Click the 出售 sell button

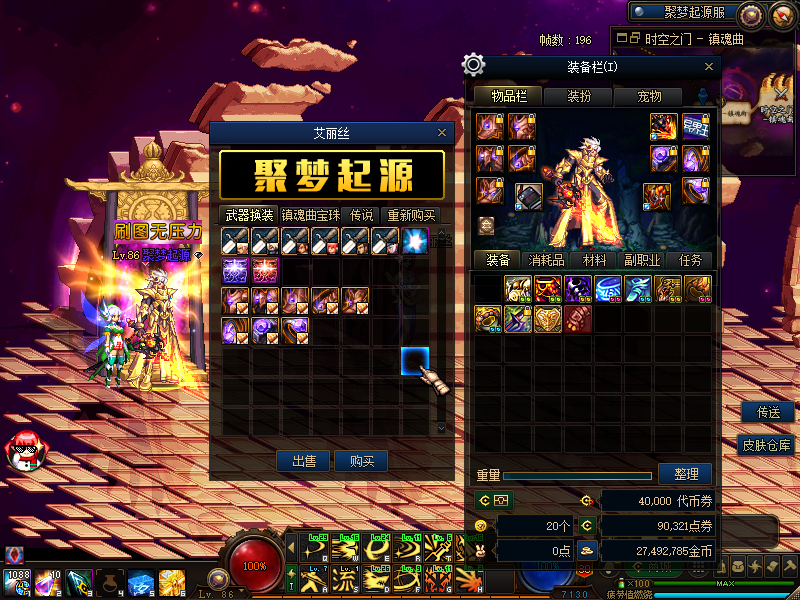304,461
